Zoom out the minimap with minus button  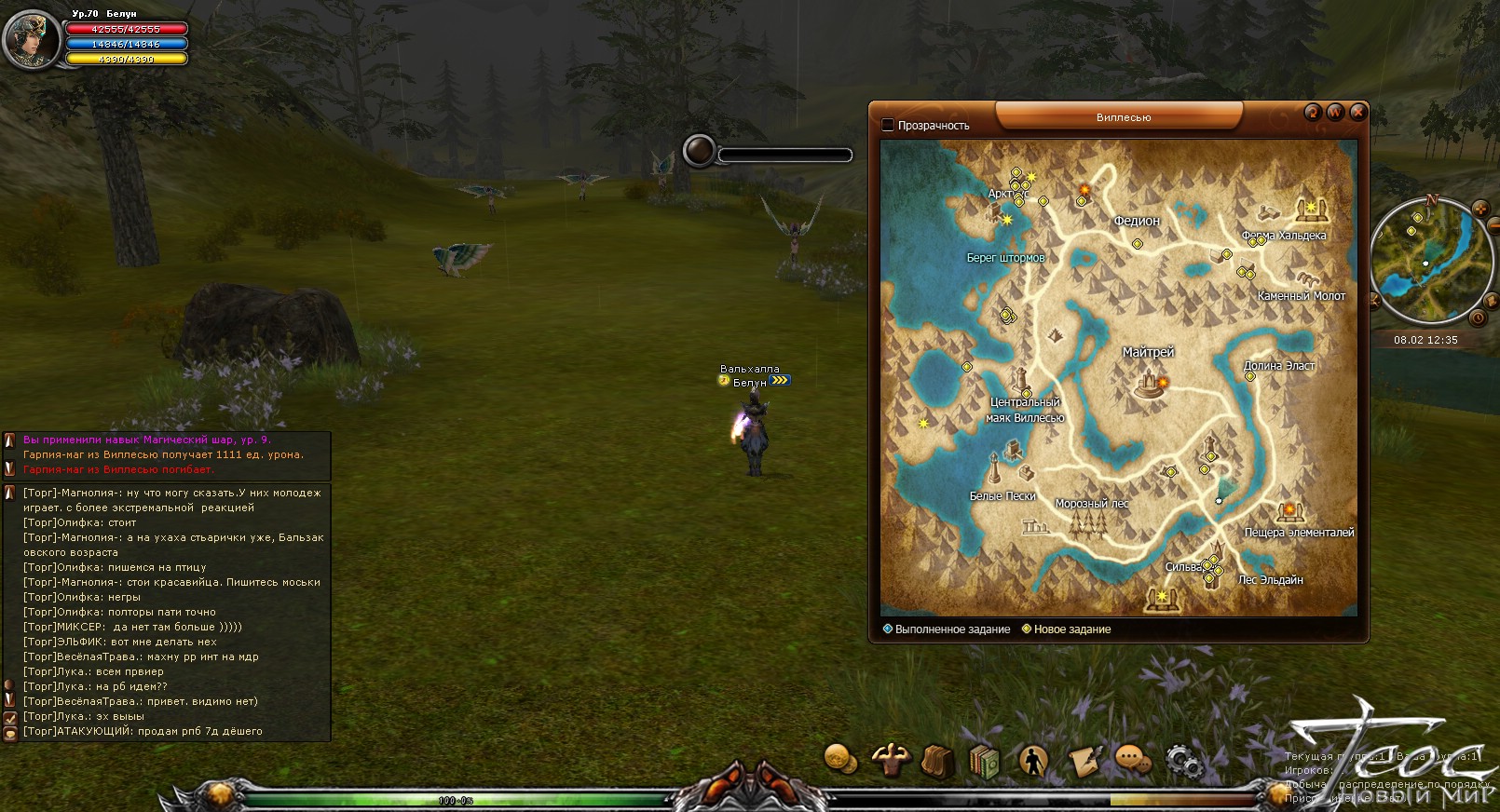coord(1494,224)
